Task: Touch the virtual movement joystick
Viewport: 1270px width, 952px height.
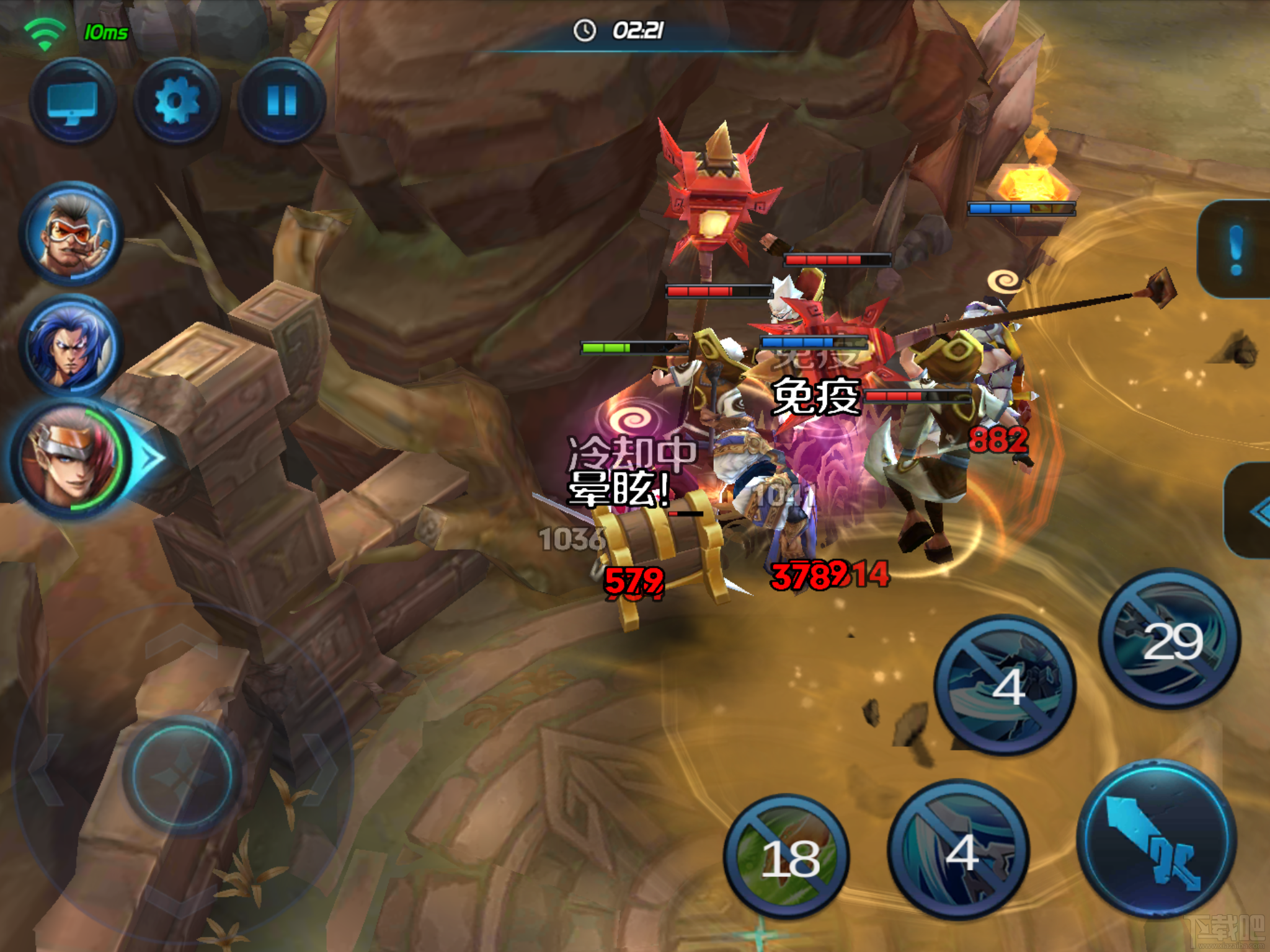Action: pos(182,773)
